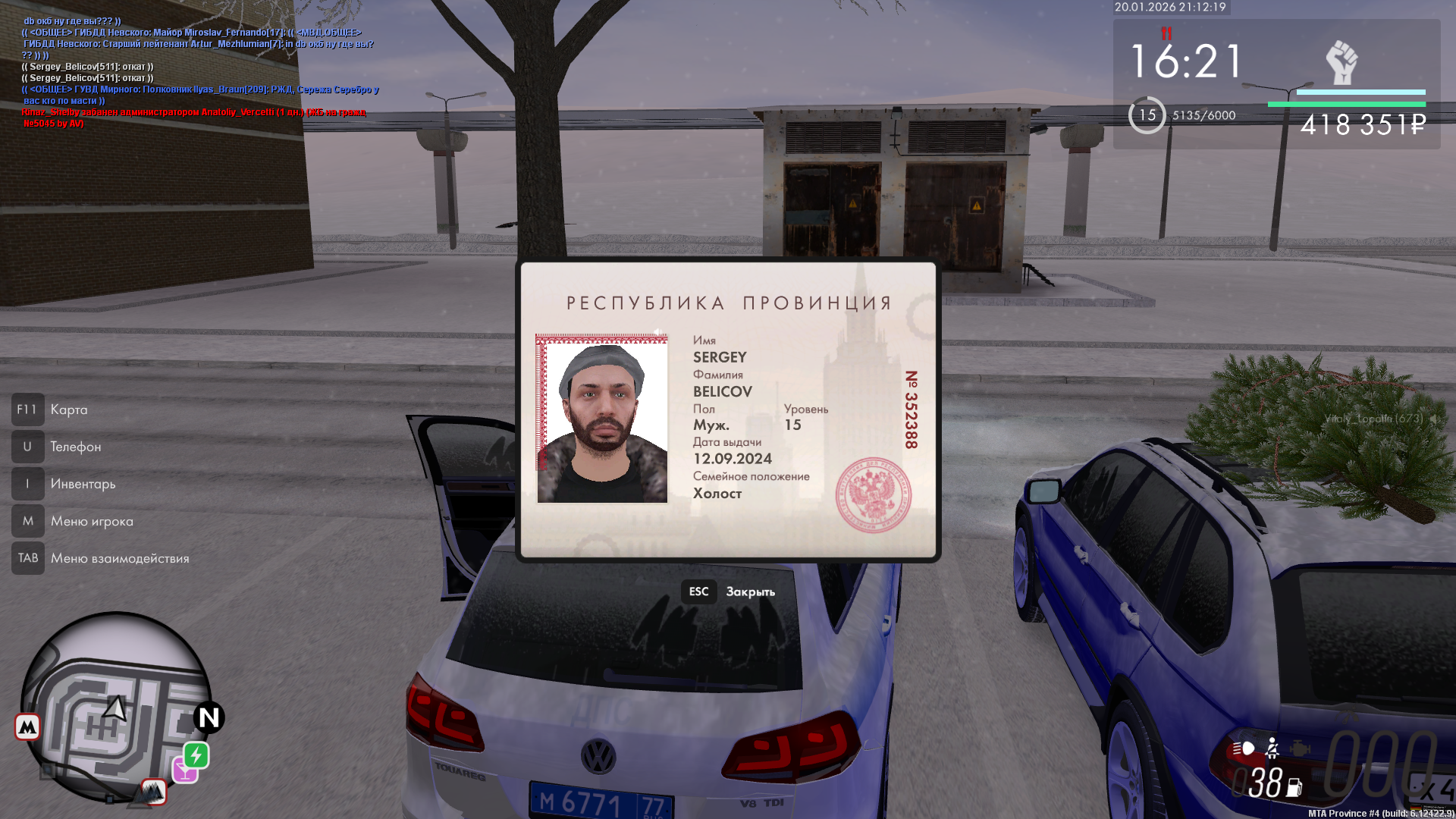
Task: Open the Телефон menu entry
Action: click(x=76, y=447)
